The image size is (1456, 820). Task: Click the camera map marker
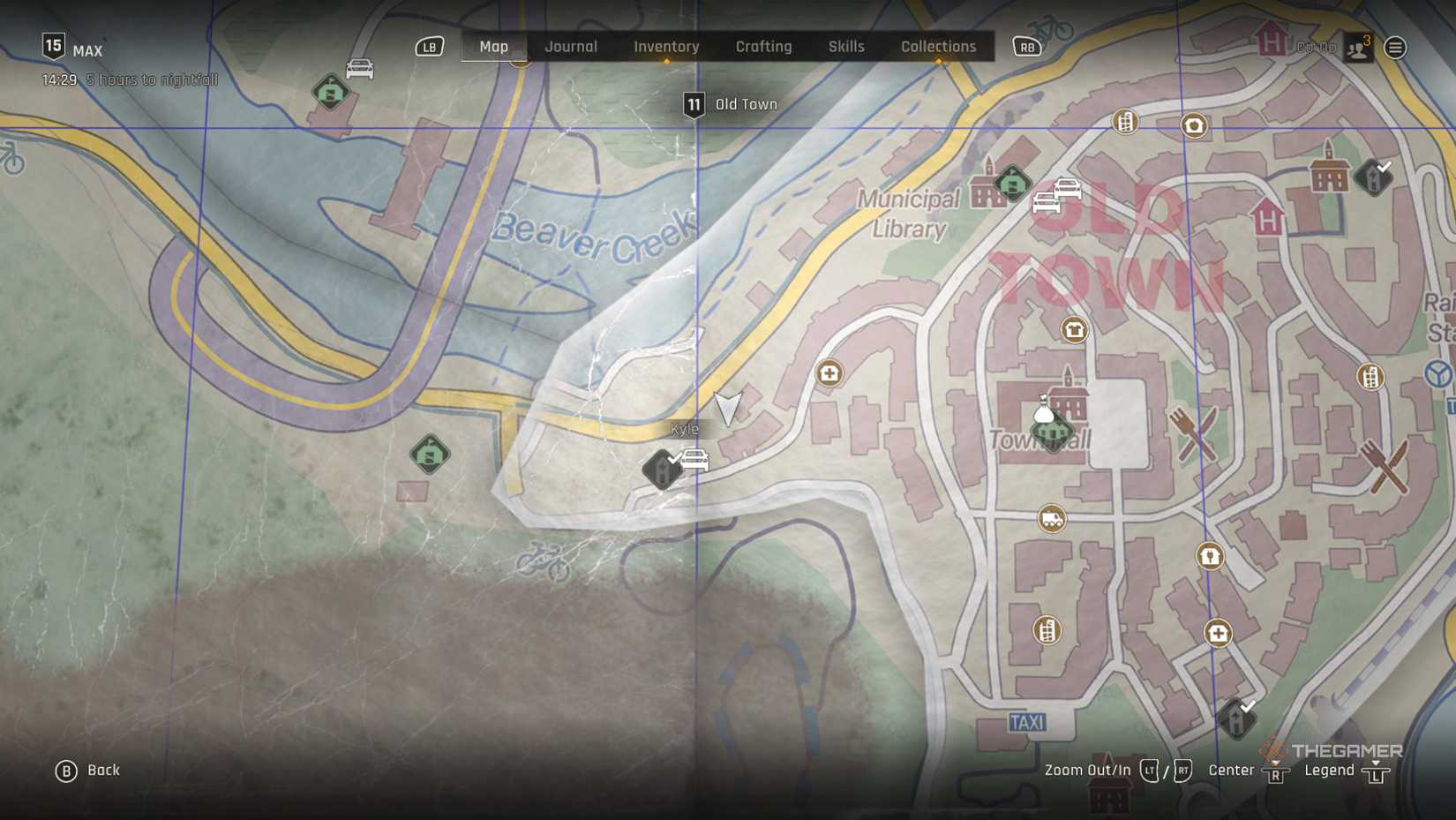(1194, 126)
